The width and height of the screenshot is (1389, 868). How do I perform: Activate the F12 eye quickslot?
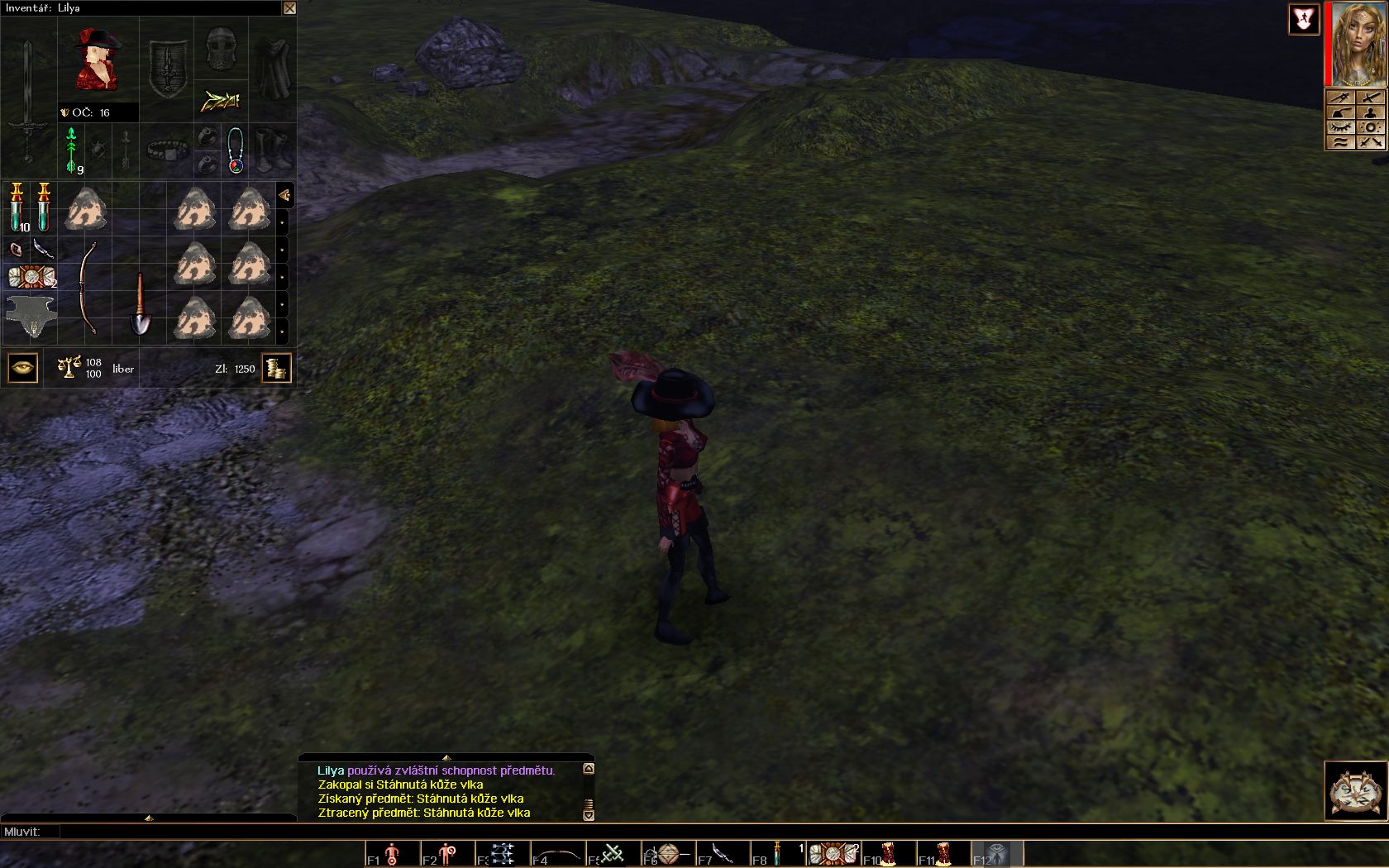point(996,853)
